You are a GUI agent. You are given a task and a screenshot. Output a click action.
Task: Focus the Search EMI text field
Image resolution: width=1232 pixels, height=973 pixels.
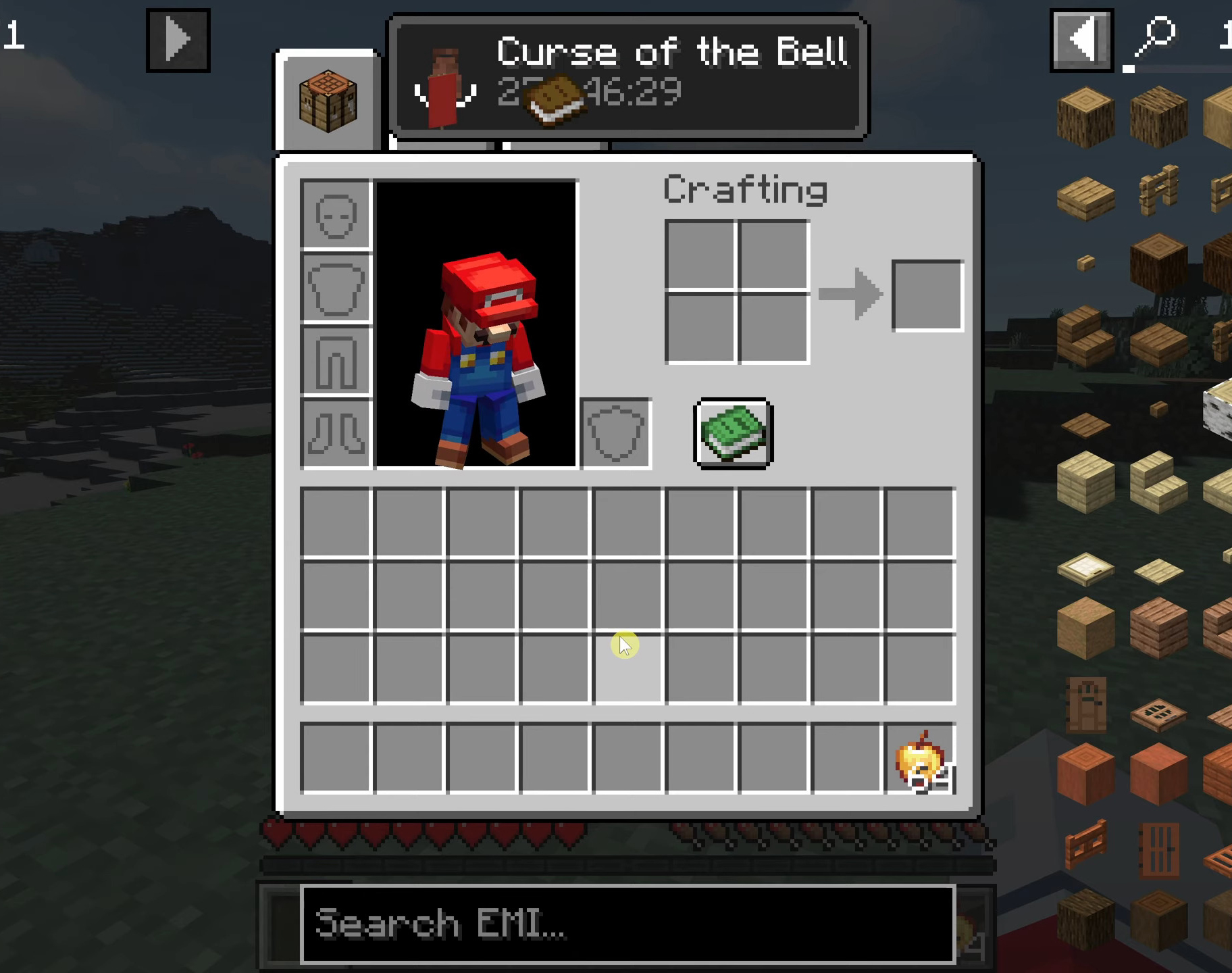click(x=627, y=924)
